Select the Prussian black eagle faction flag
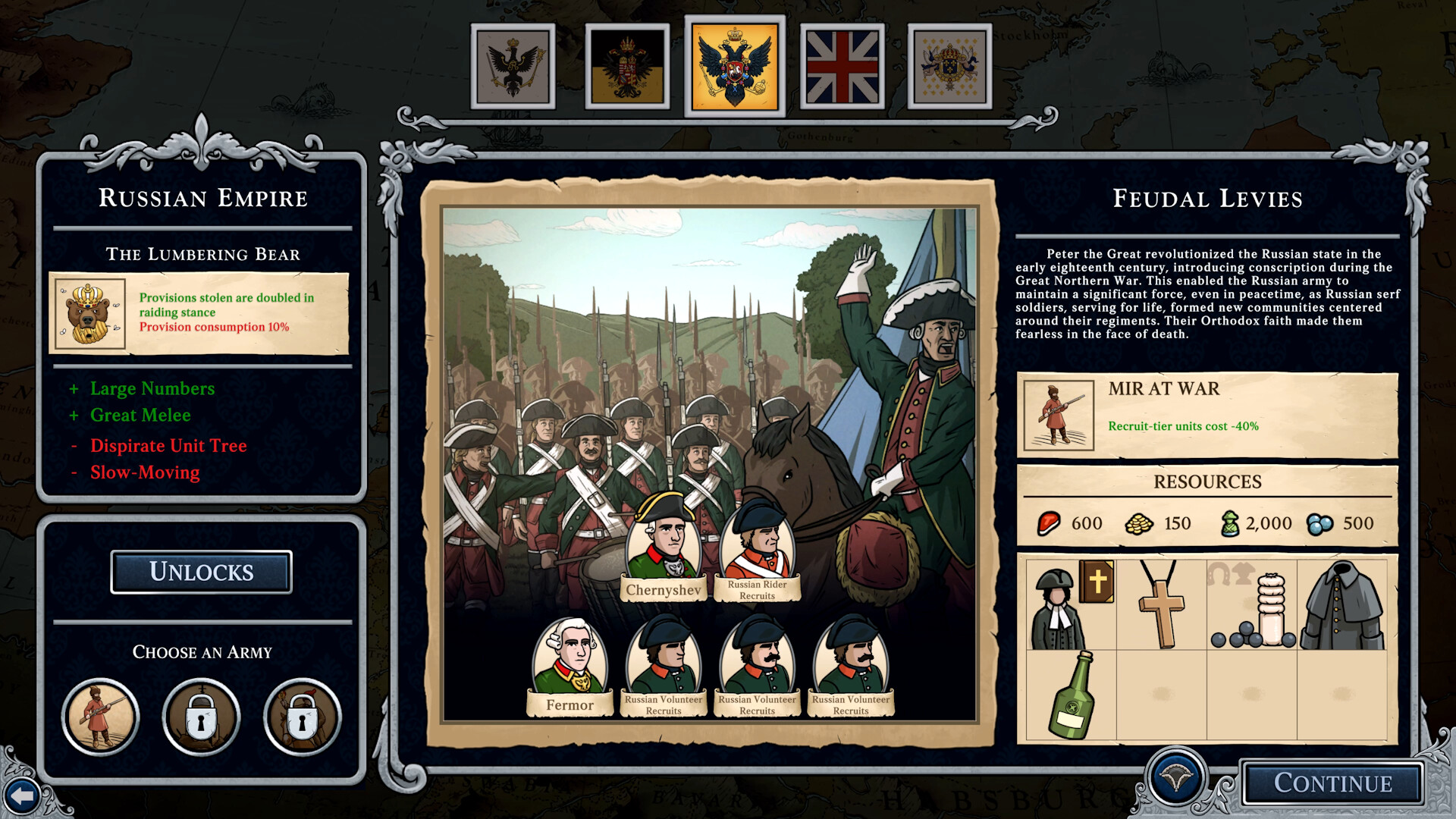Viewport: 1456px width, 819px height. [x=513, y=67]
